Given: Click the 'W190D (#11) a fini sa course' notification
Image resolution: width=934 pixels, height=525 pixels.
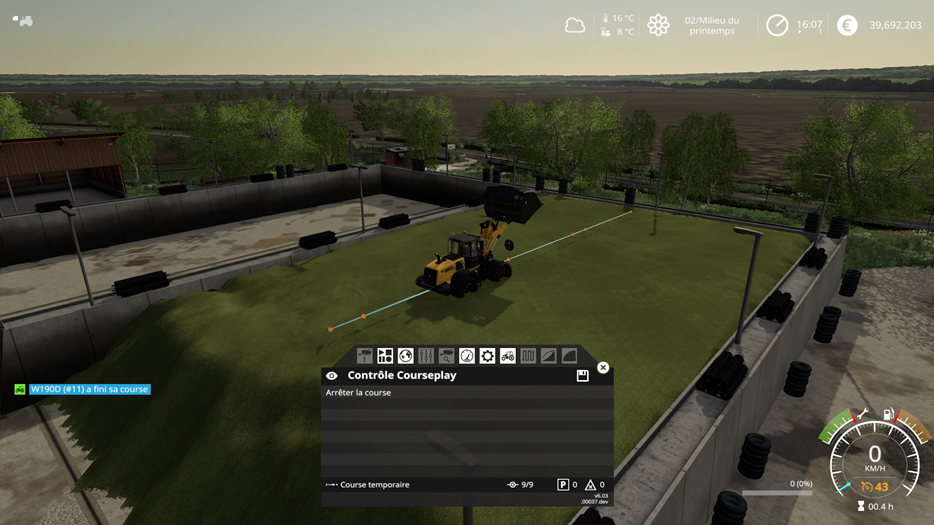Looking at the screenshot, I should 89,389.
